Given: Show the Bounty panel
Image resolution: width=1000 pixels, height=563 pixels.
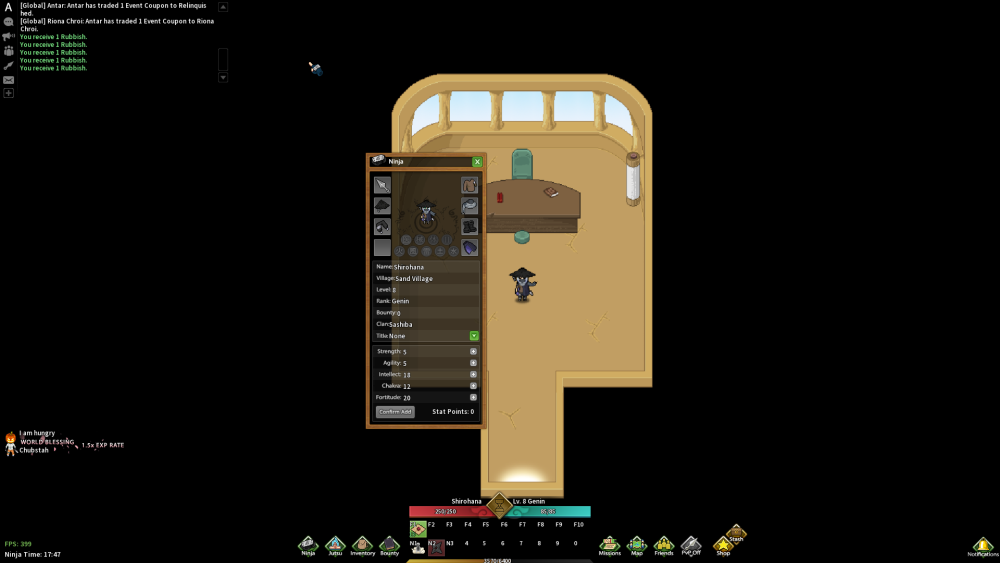Looking at the screenshot, I should [389, 545].
